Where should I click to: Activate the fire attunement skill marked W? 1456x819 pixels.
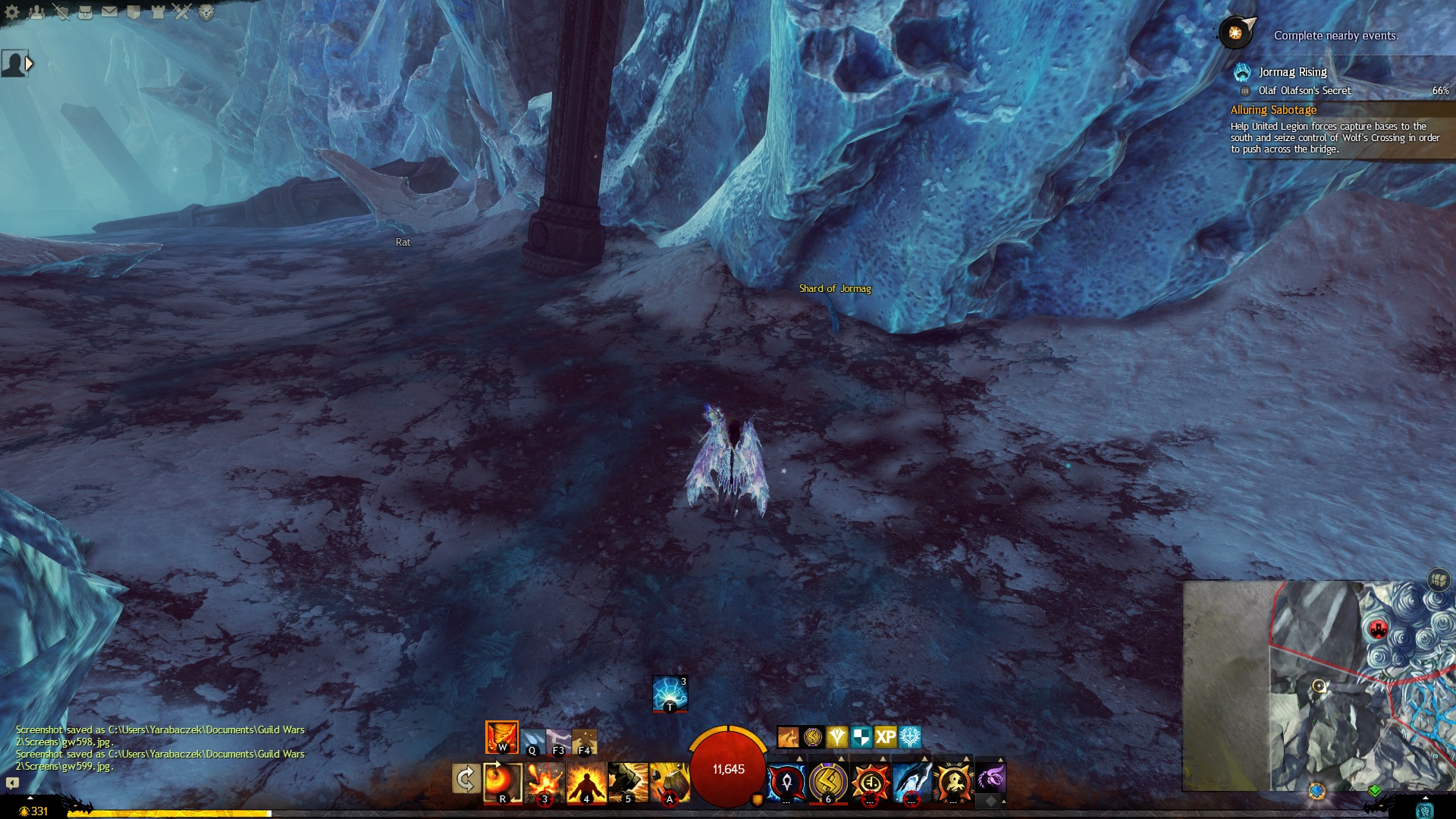click(502, 737)
